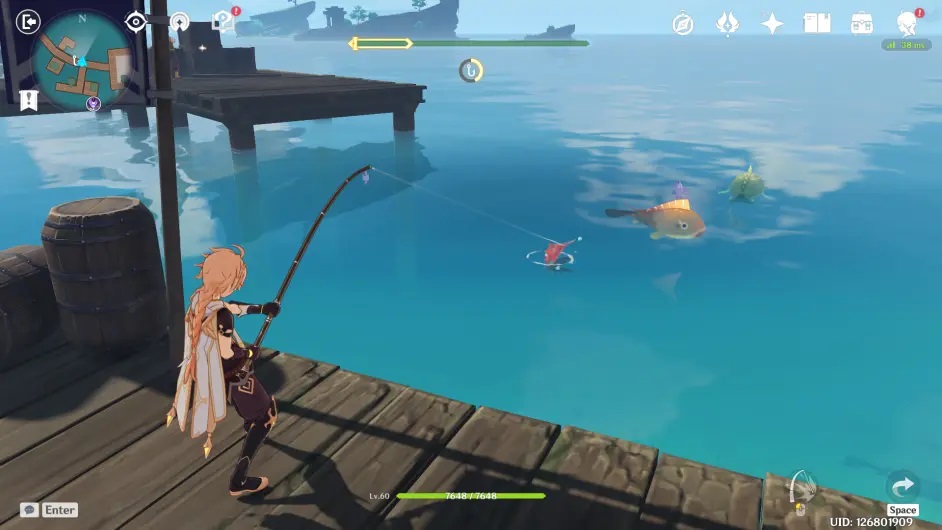
Task: Click the curved arrow quit-fishing button
Action: 902,487
